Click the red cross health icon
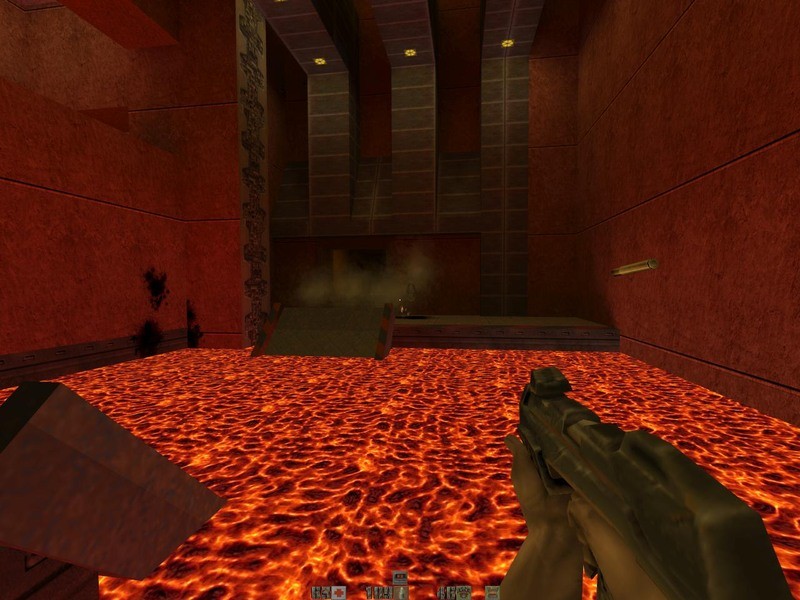 pos(341,592)
